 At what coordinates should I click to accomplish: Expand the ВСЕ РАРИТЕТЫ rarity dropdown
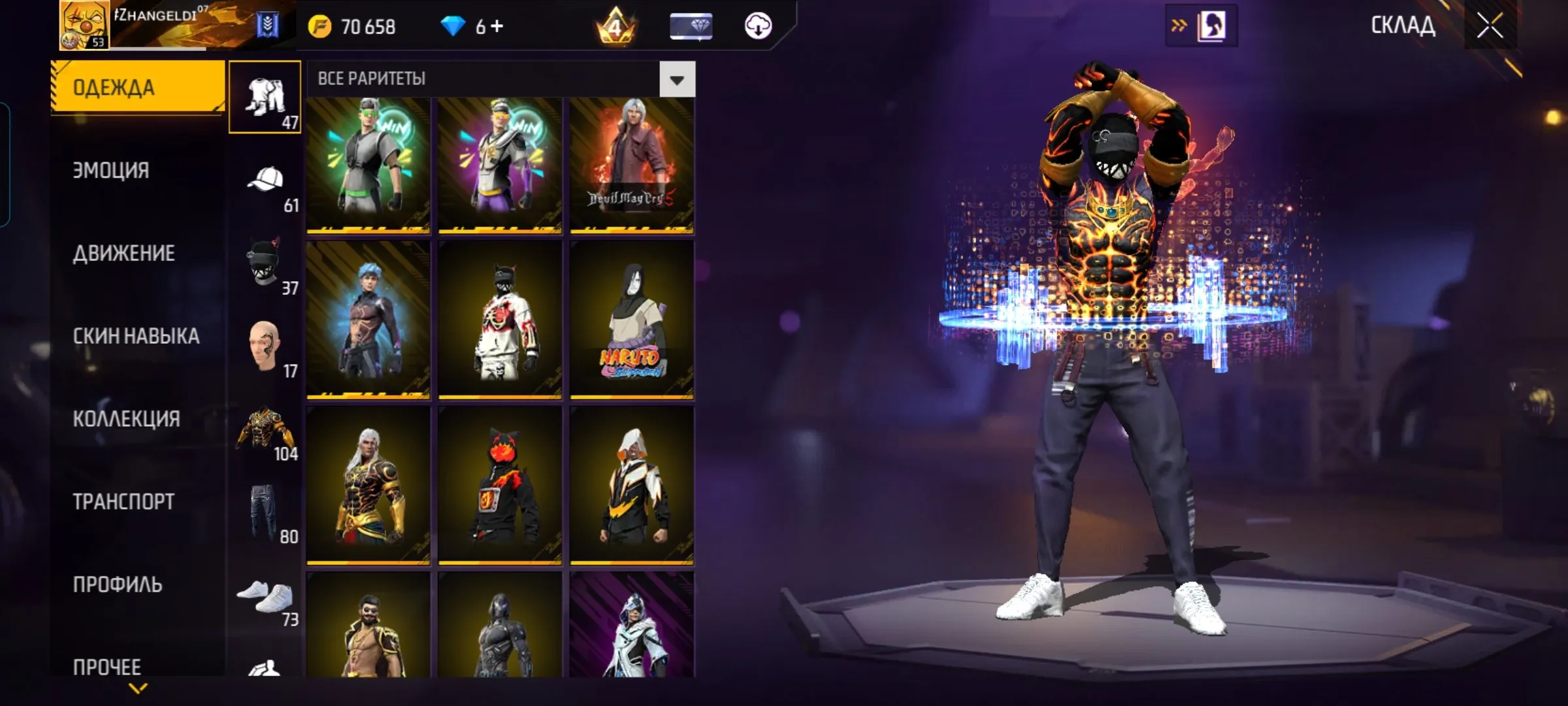[677, 80]
